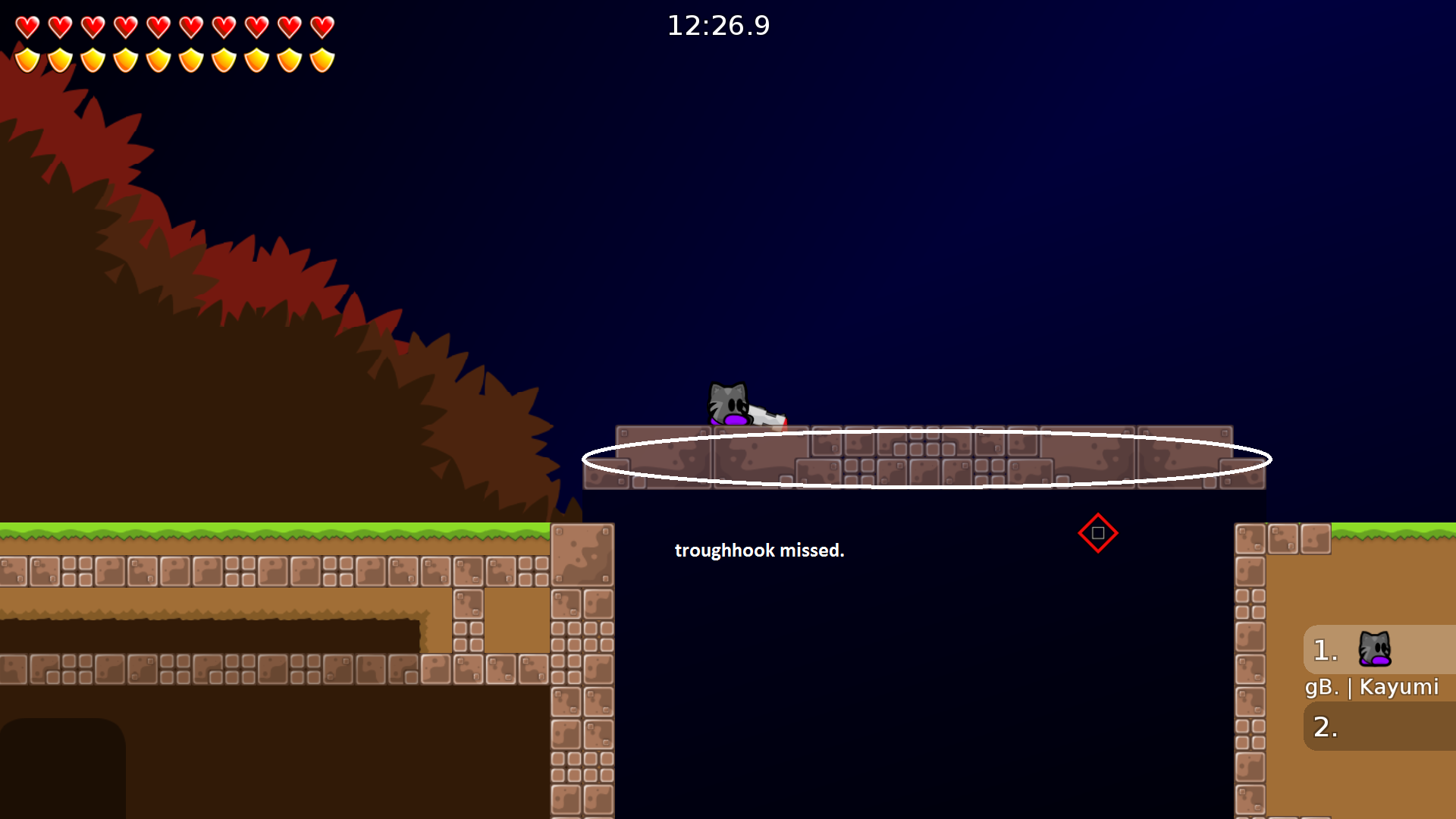Click the small square inside the diamond marker
The width and height of the screenshot is (1456, 819).
coord(1098,533)
